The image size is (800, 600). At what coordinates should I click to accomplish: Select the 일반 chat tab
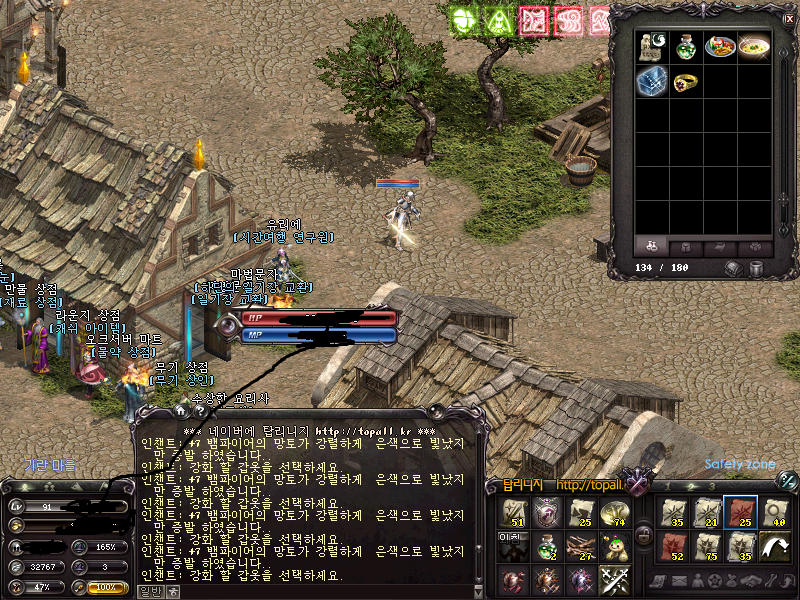coord(149,591)
